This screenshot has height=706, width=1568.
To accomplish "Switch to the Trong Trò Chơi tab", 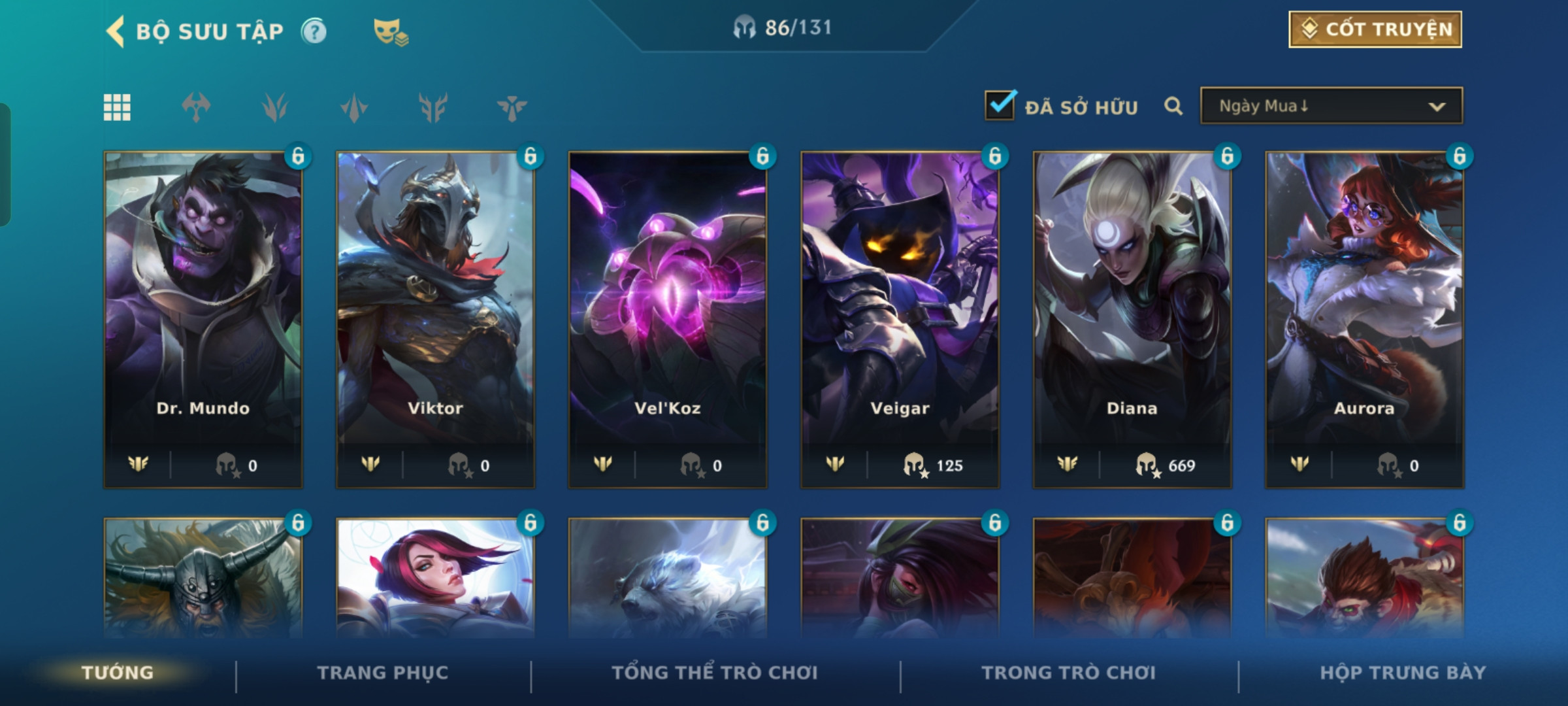I will click(x=1069, y=673).
